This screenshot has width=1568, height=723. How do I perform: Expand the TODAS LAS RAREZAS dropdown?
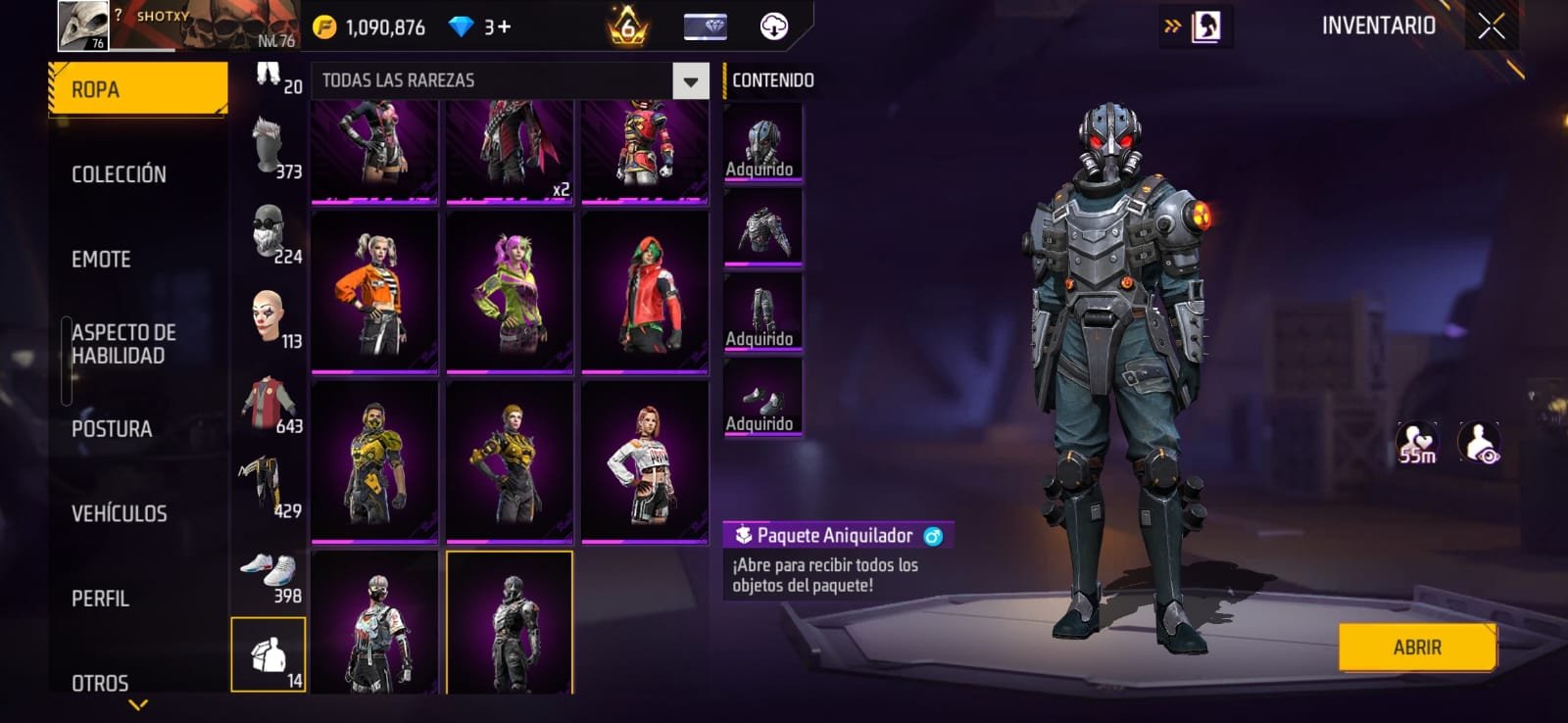(x=690, y=81)
